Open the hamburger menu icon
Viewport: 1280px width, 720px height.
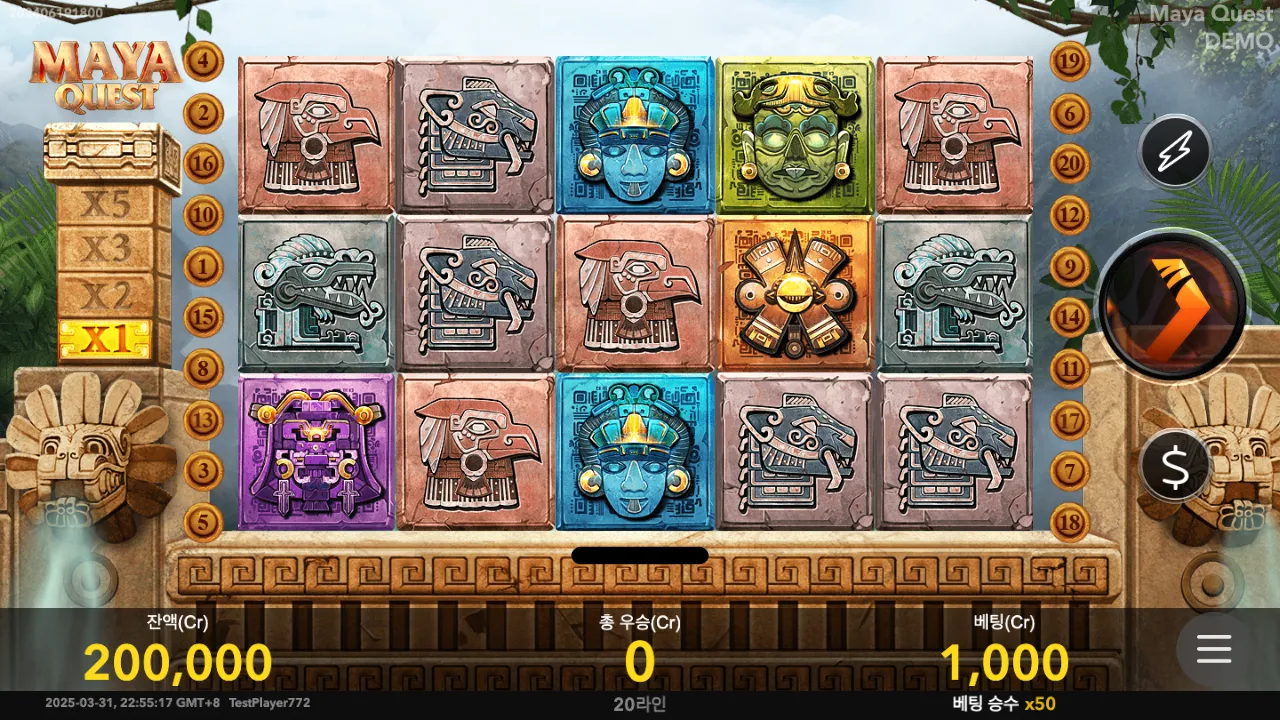coord(1213,650)
